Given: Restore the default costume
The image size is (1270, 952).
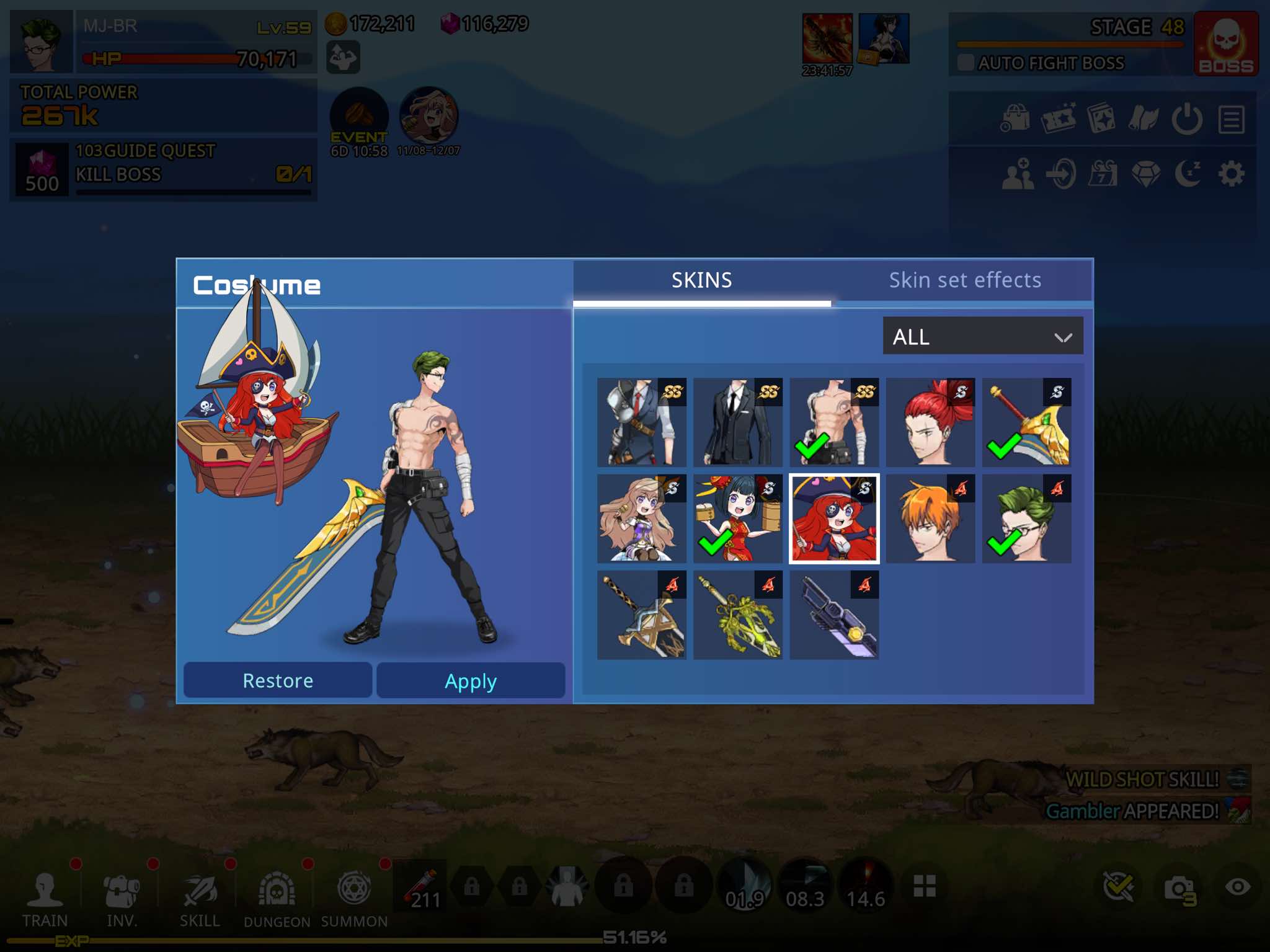Looking at the screenshot, I should [x=278, y=680].
